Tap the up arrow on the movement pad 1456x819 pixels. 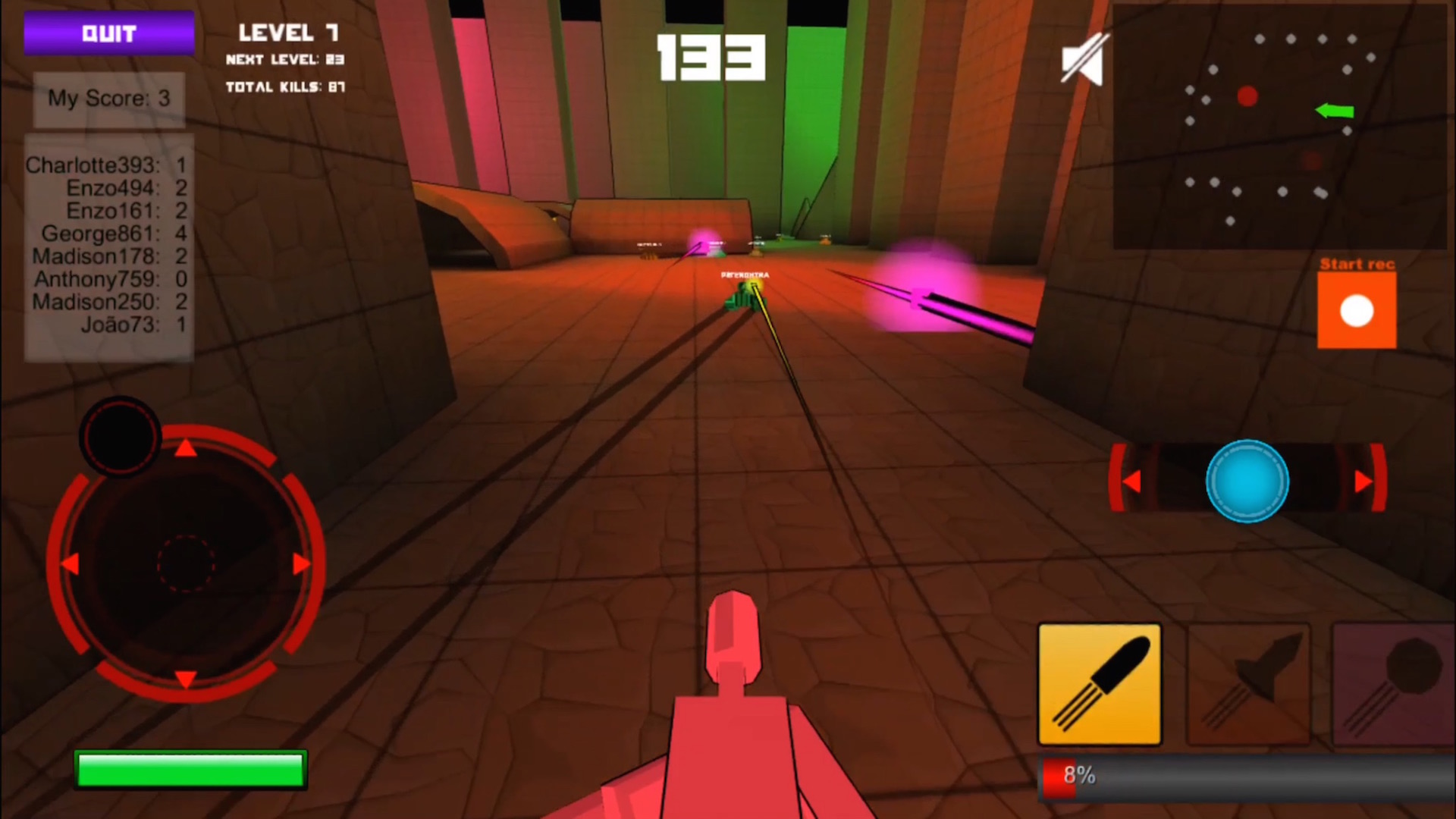click(x=184, y=449)
